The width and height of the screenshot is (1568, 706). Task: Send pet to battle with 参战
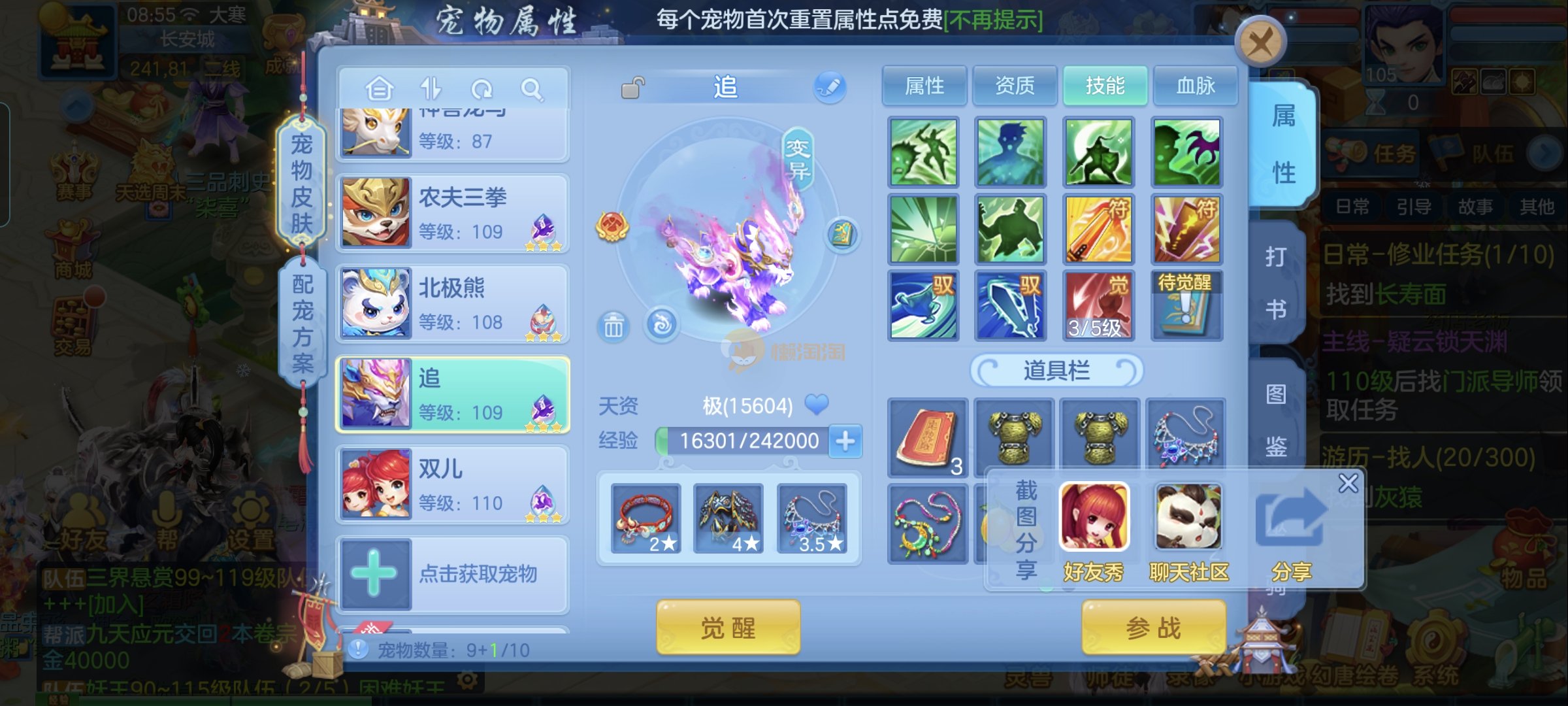tap(1153, 628)
